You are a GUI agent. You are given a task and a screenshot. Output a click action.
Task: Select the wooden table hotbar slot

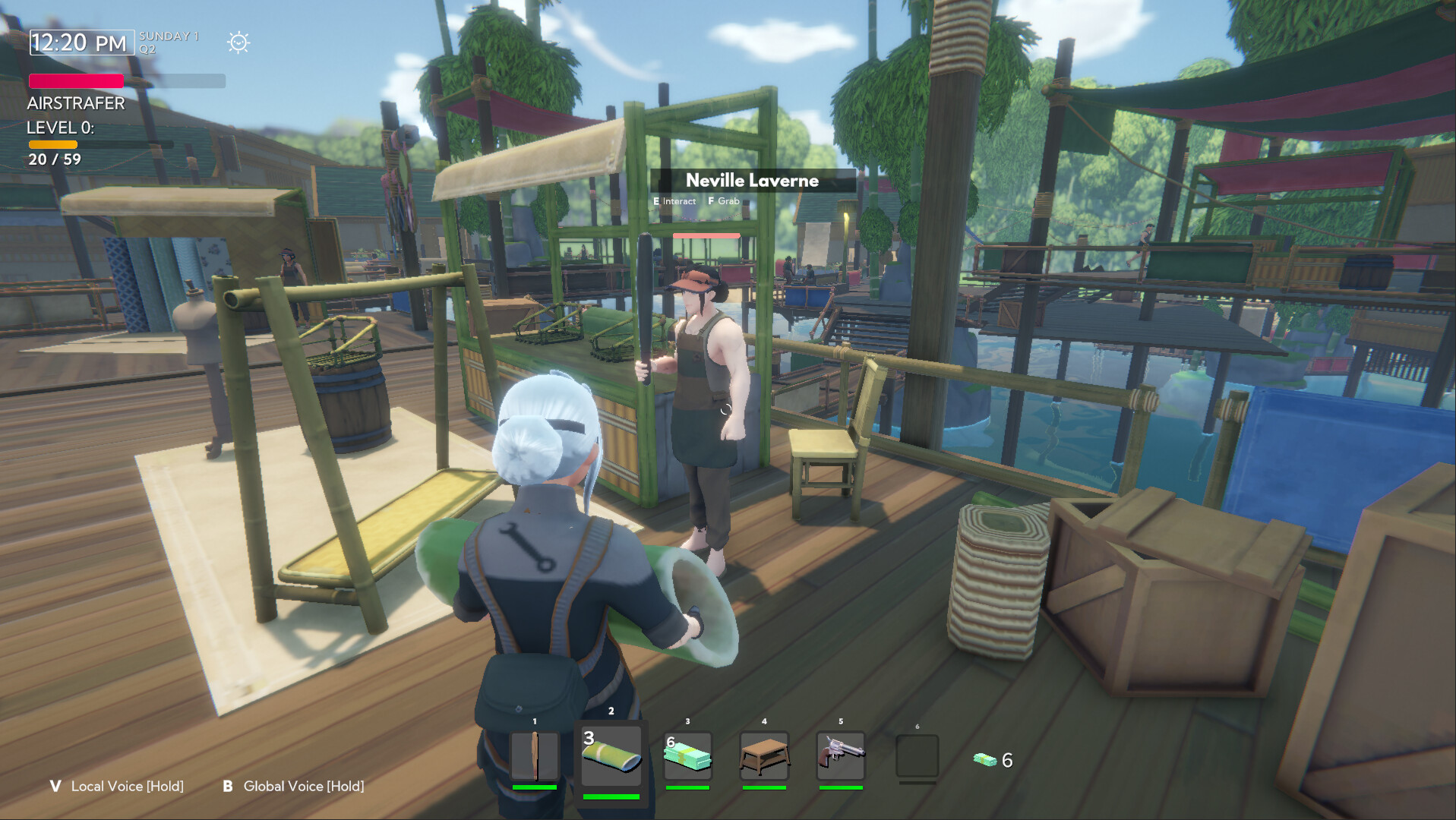tap(764, 756)
